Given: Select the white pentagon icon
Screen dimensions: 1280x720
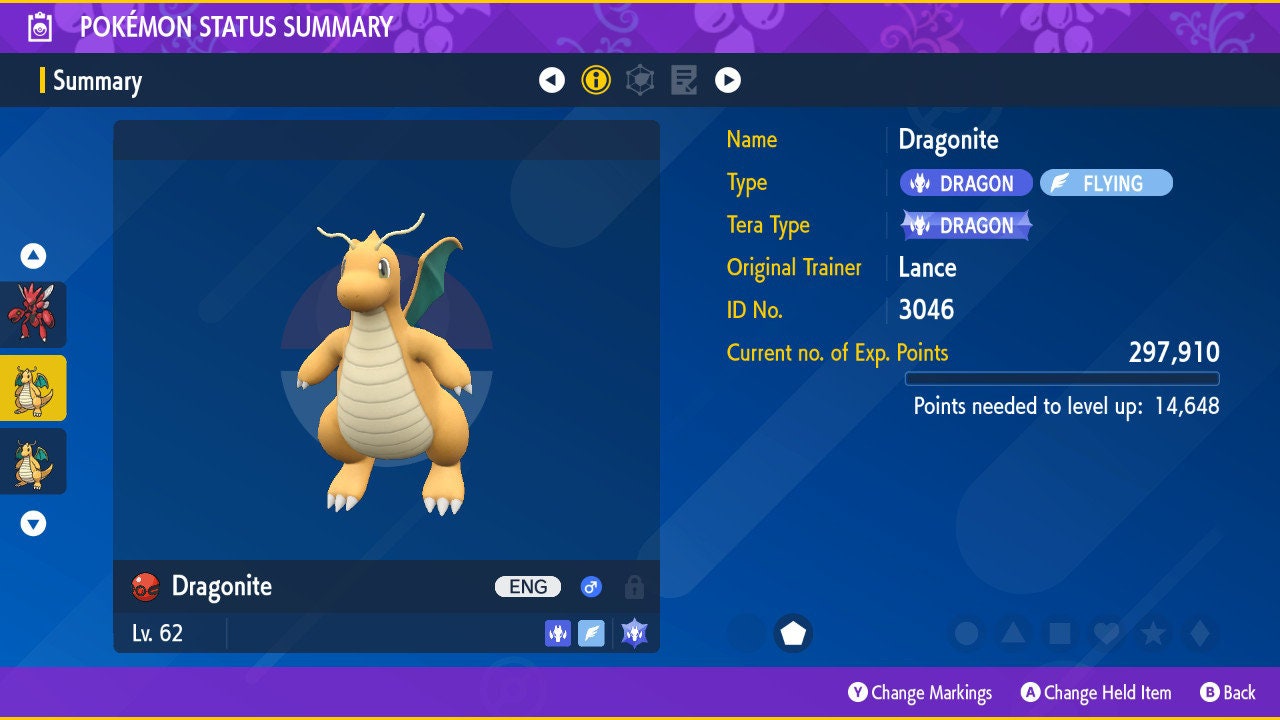Looking at the screenshot, I should click(x=793, y=633).
